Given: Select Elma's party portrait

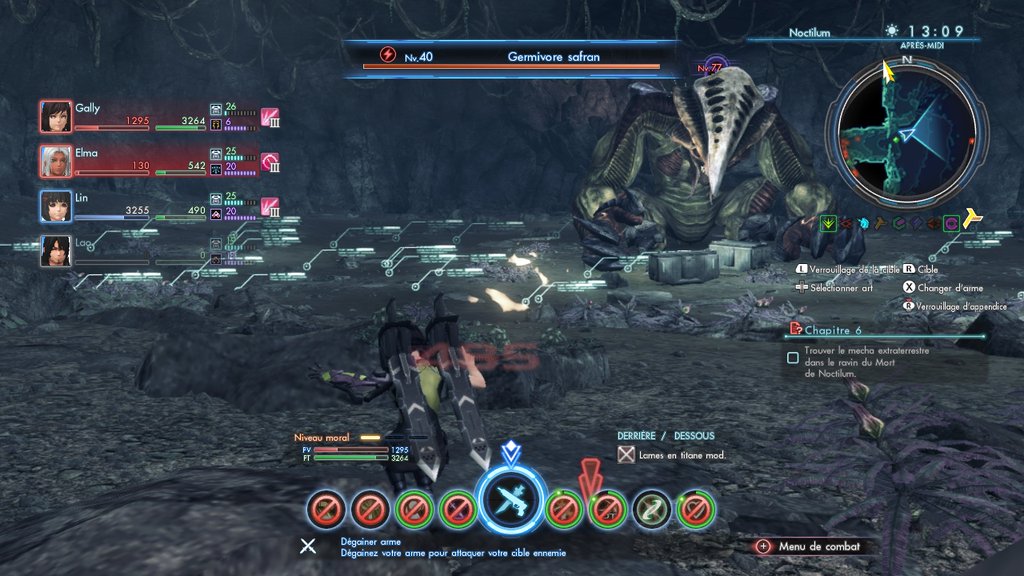Looking at the screenshot, I should click(x=56, y=161).
